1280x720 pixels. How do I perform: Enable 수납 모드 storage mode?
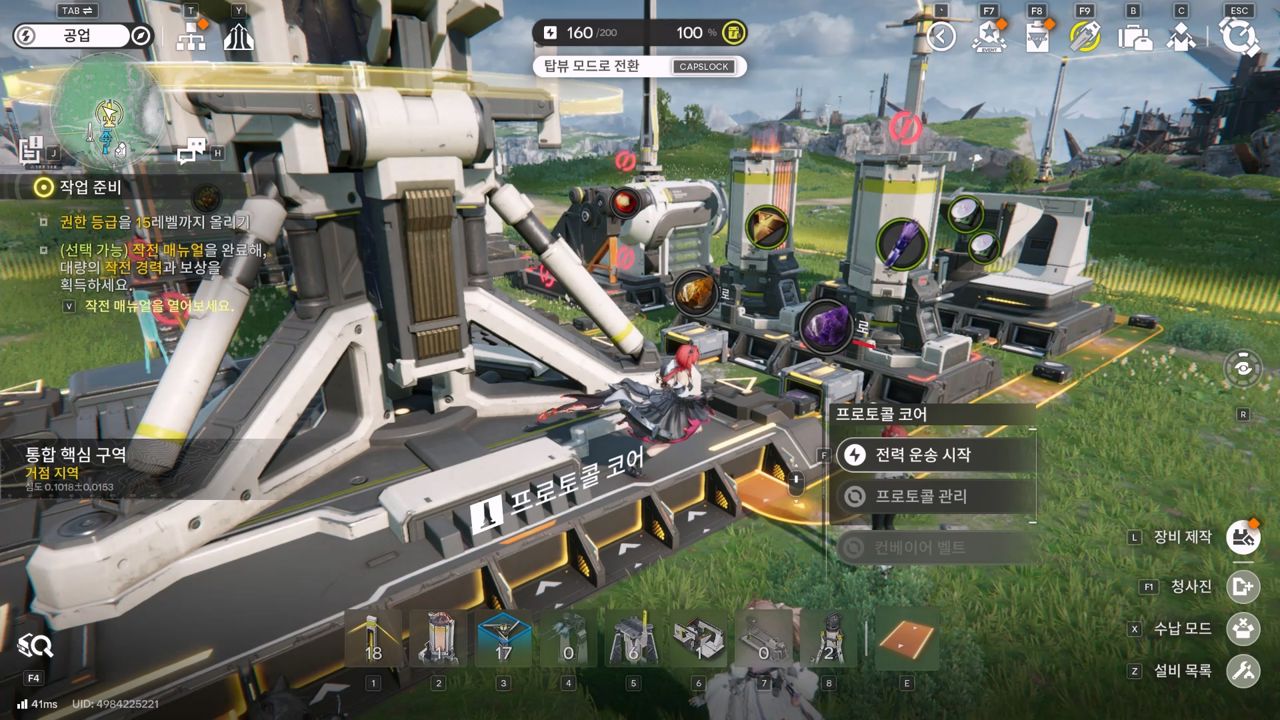(x=1243, y=629)
